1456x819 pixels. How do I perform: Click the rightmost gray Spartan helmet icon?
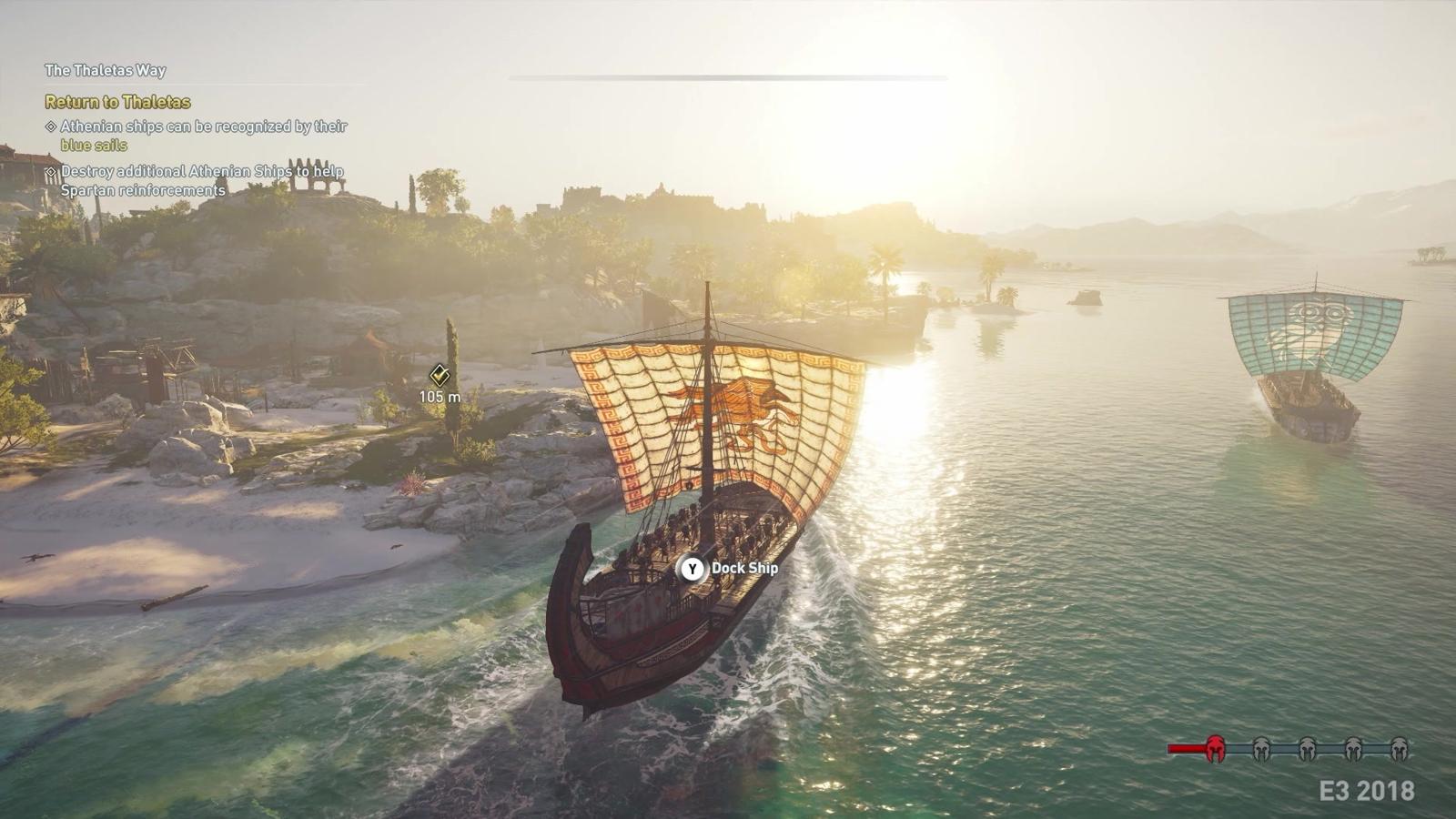(1400, 748)
